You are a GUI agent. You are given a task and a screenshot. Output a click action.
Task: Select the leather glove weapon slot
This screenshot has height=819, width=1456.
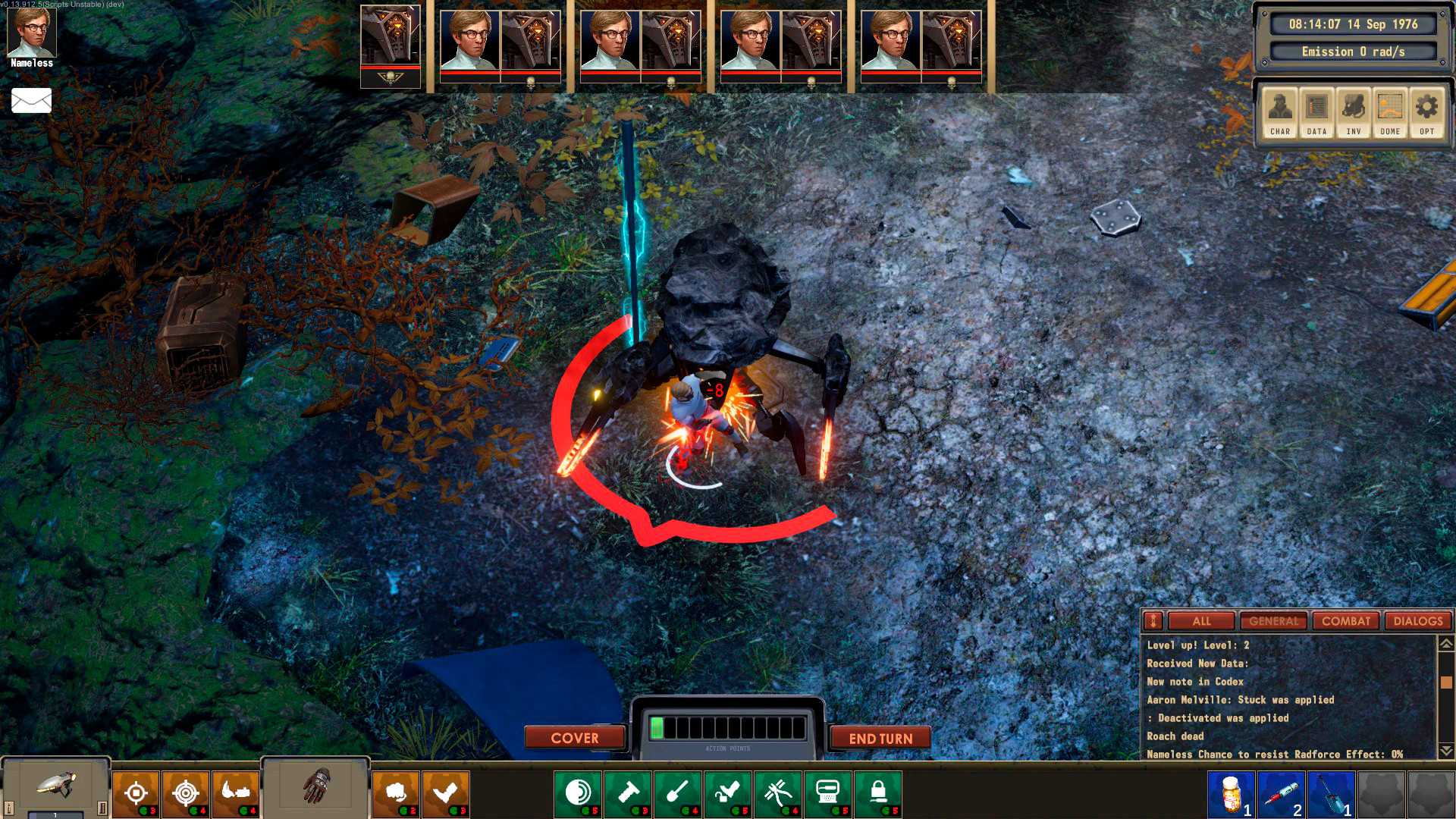coord(316,786)
